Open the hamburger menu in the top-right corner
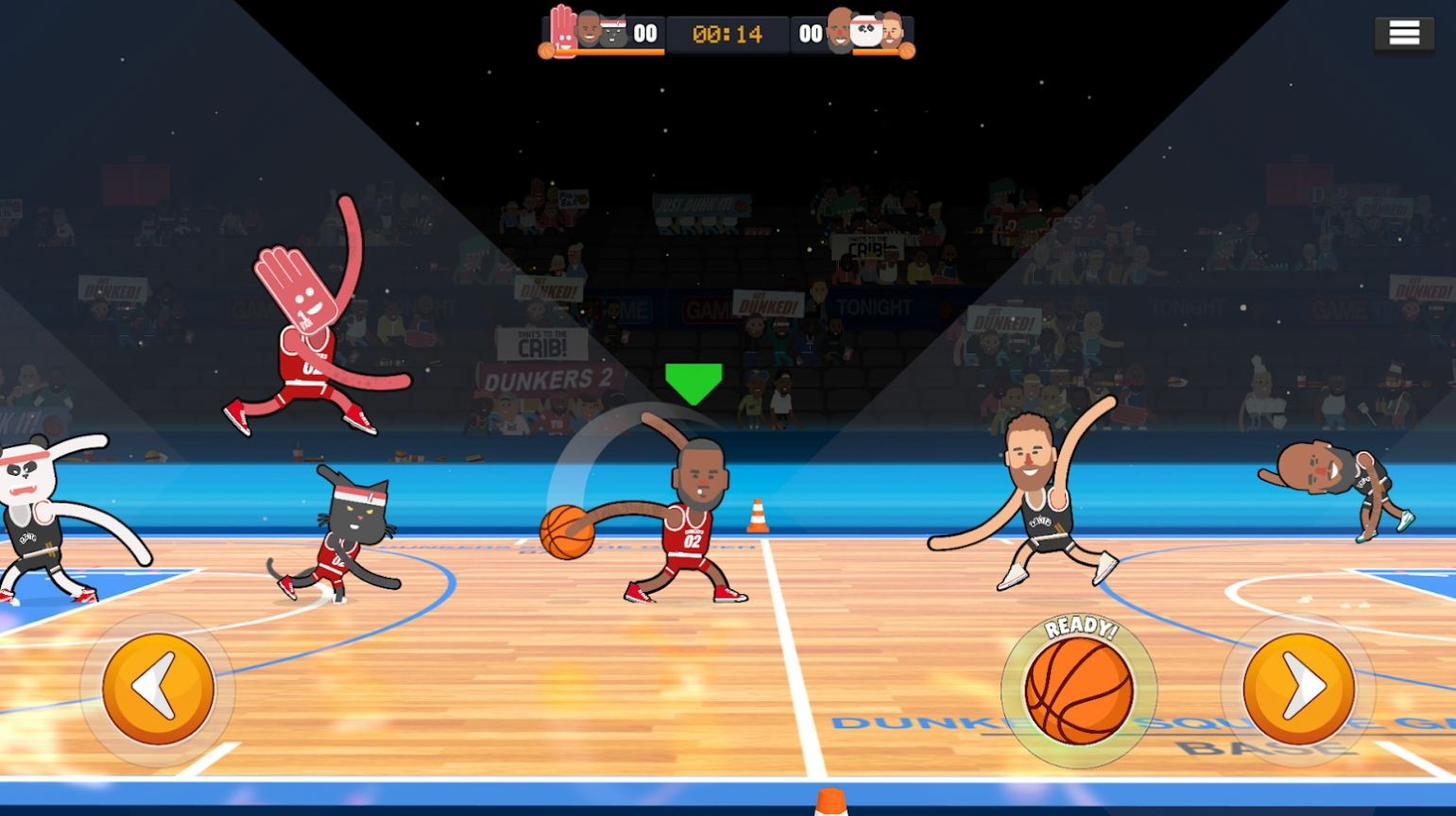Image resolution: width=1456 pixels, height=816 pixels. (x=1404, y=31)
